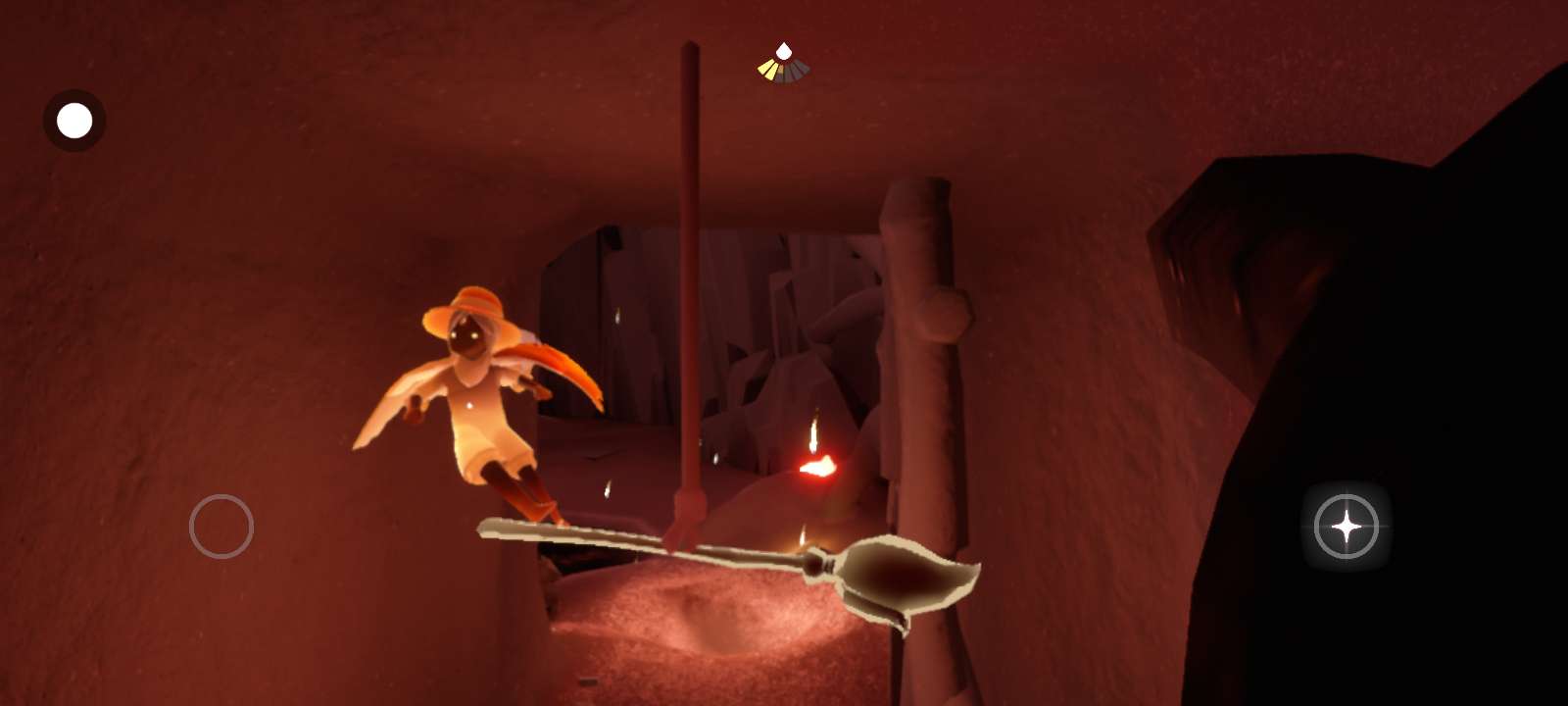Activate the four-point star action button
This screenshot has width=1568, height=706.
tap(1346, 527)
